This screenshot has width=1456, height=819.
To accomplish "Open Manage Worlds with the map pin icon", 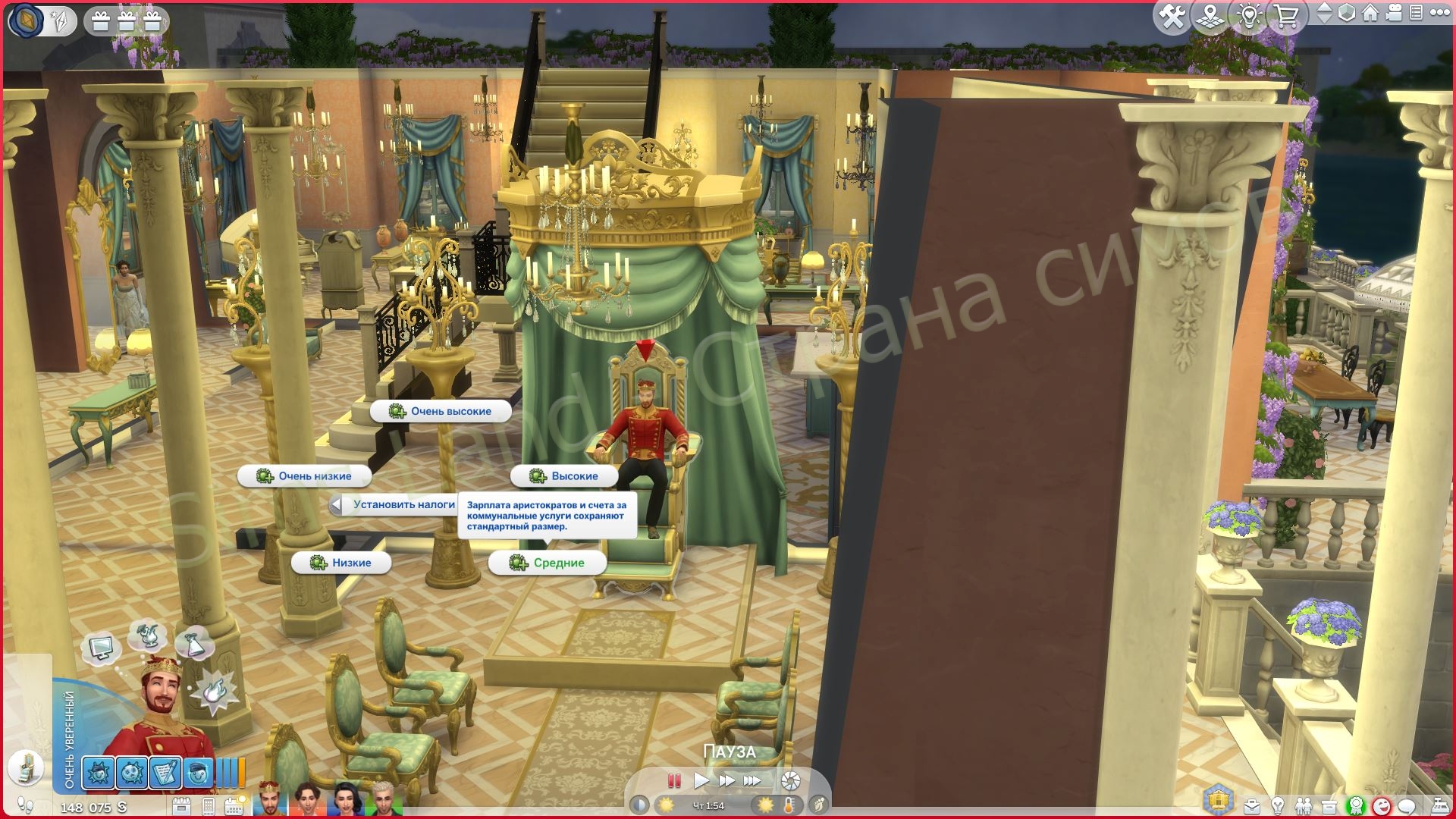I will tap(1210, 15).
